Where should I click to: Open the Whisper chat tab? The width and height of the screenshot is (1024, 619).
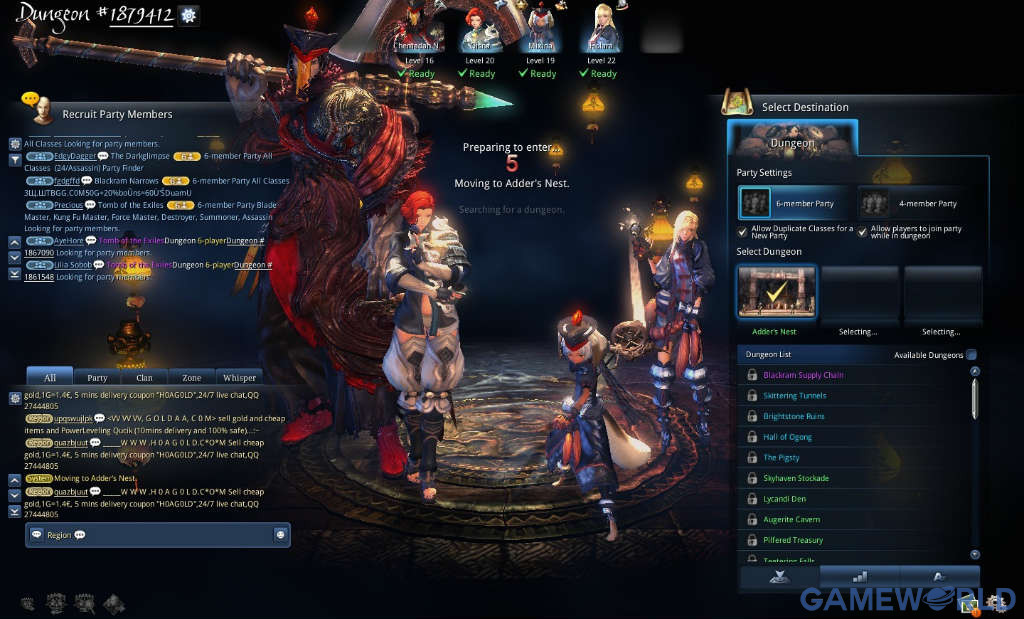coord(239,378)
